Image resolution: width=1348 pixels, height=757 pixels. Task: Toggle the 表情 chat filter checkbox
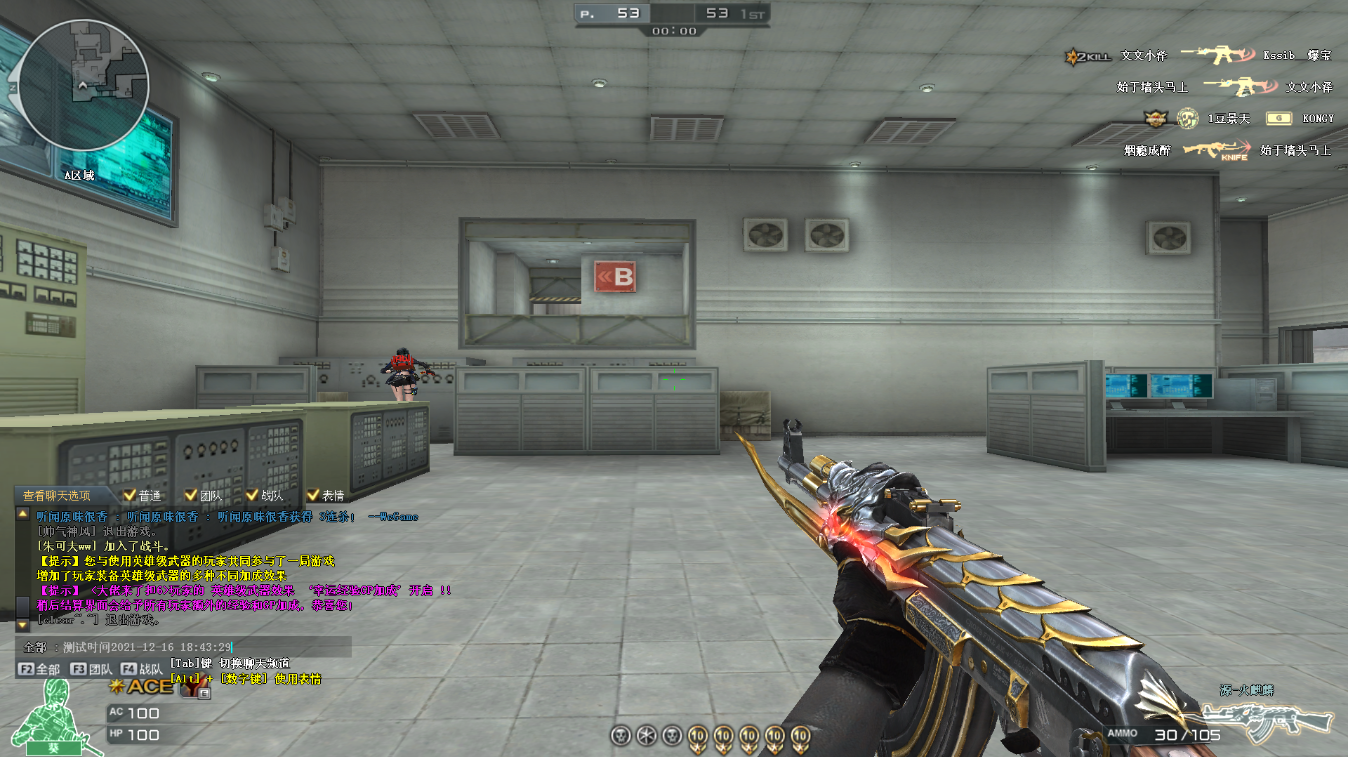point(313,495)
